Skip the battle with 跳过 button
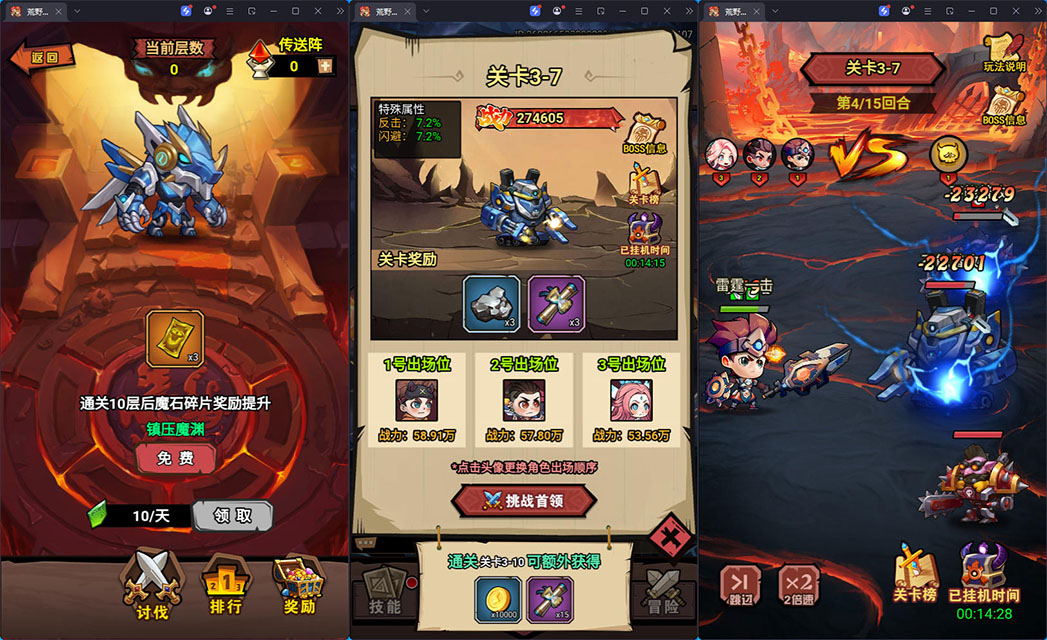This screenshot has width=1047, height=640. click(743, 584)
